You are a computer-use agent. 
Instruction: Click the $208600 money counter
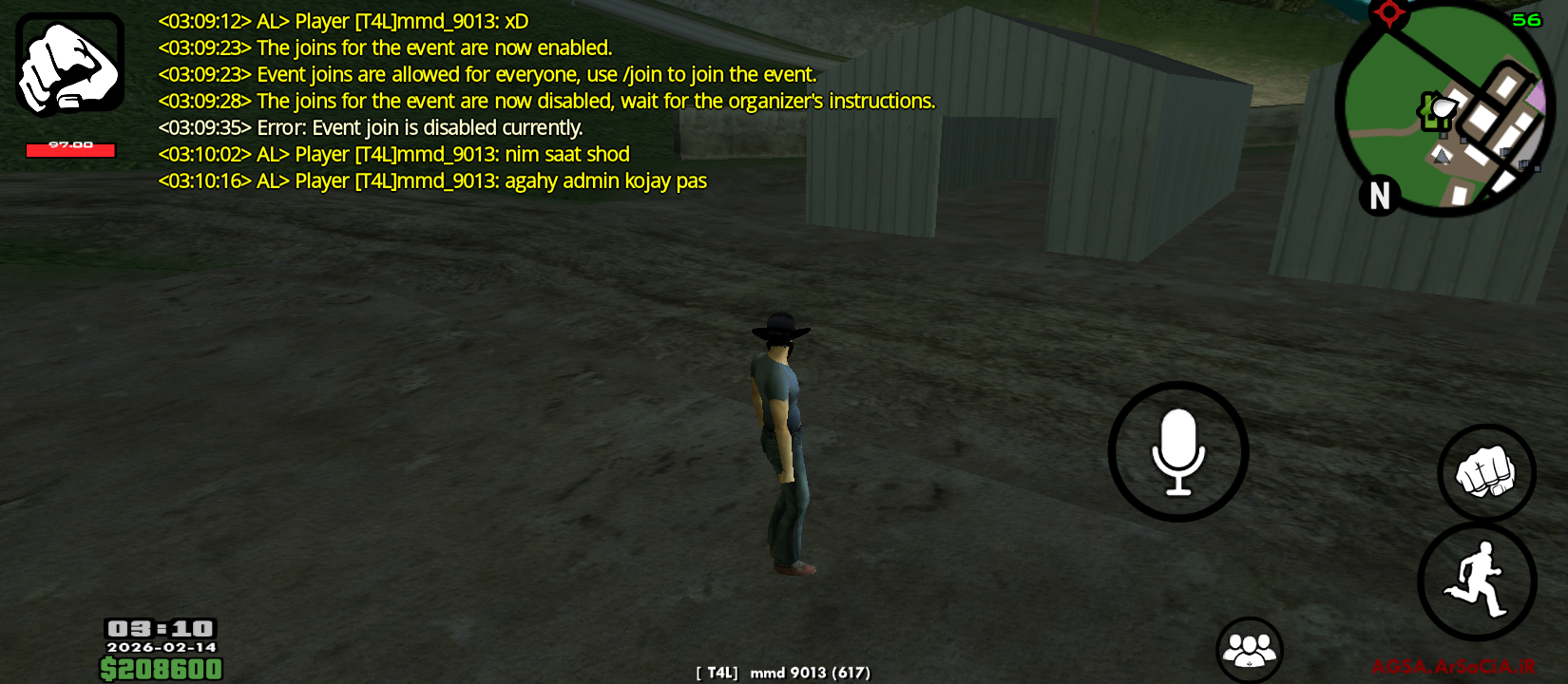[x=162, y=669]
